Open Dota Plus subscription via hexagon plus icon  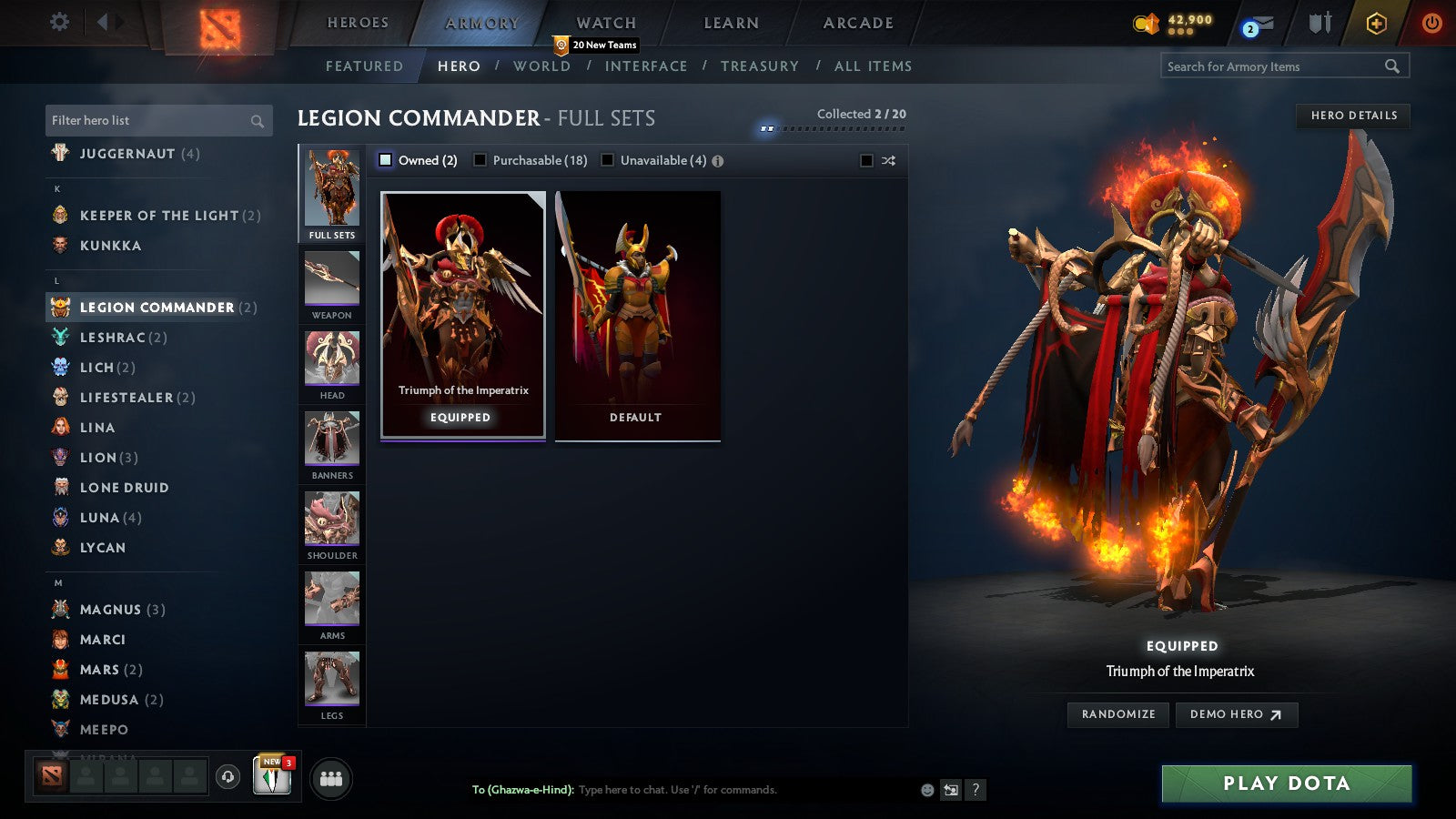(x=1374, y=24)
